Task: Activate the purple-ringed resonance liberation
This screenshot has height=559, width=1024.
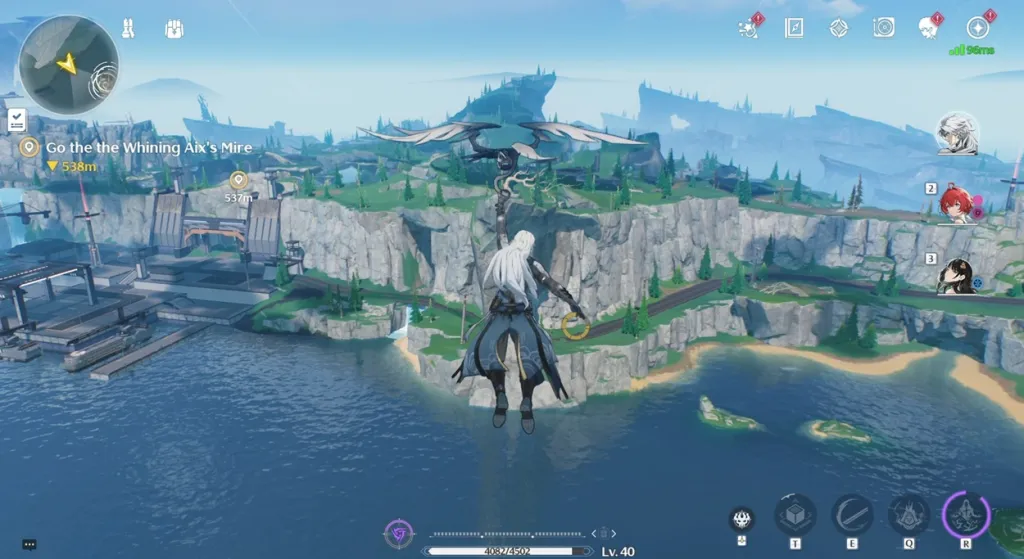Action: click(966, 514)
